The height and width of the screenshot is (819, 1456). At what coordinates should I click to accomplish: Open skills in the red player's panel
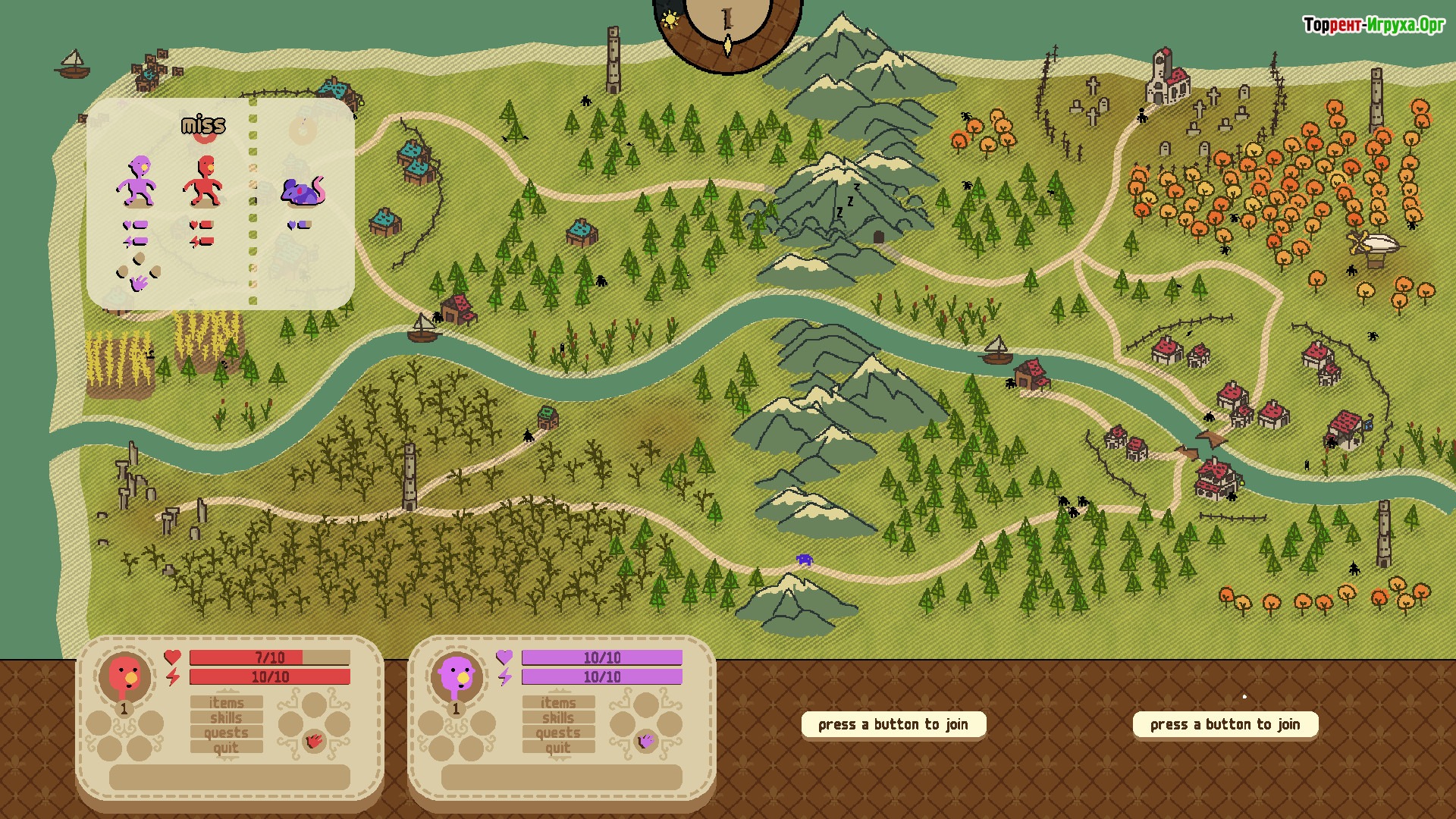pyautogui.click(x=227, y=718)
